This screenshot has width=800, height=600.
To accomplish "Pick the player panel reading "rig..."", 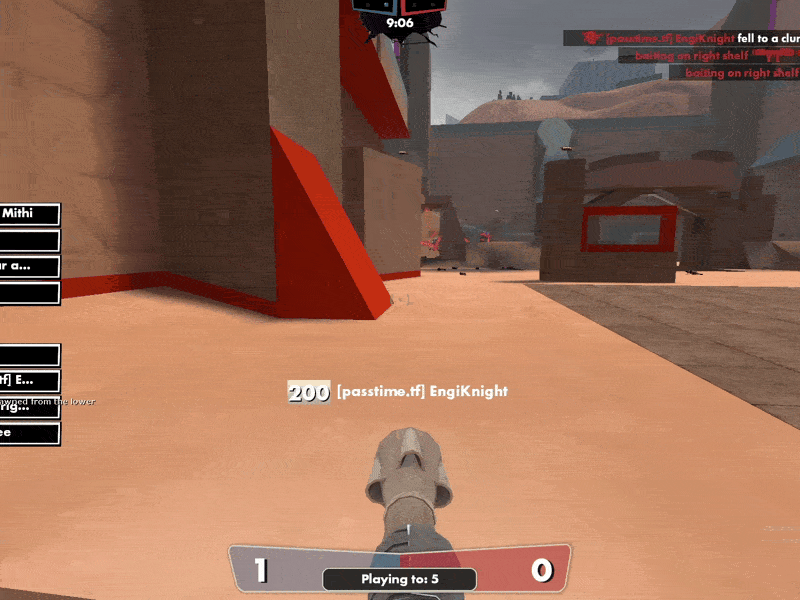I will pos(29,407).
